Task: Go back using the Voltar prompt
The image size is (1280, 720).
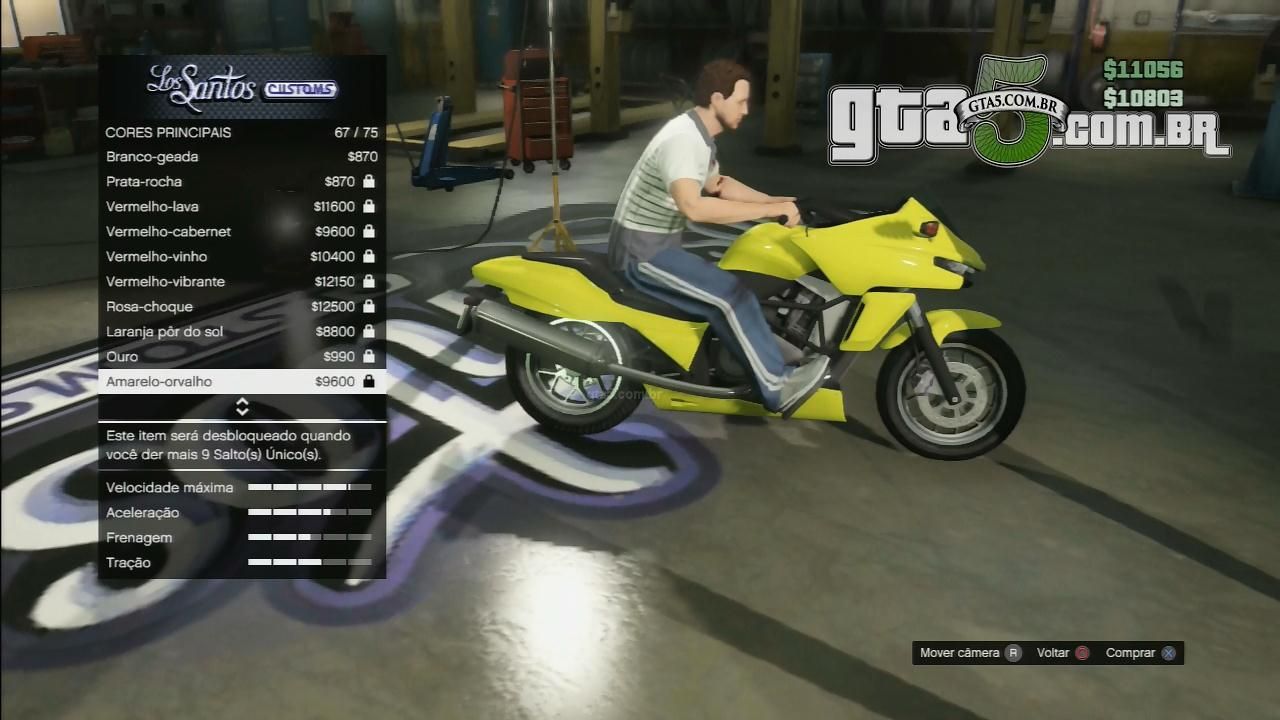Action: point(1063,653)
